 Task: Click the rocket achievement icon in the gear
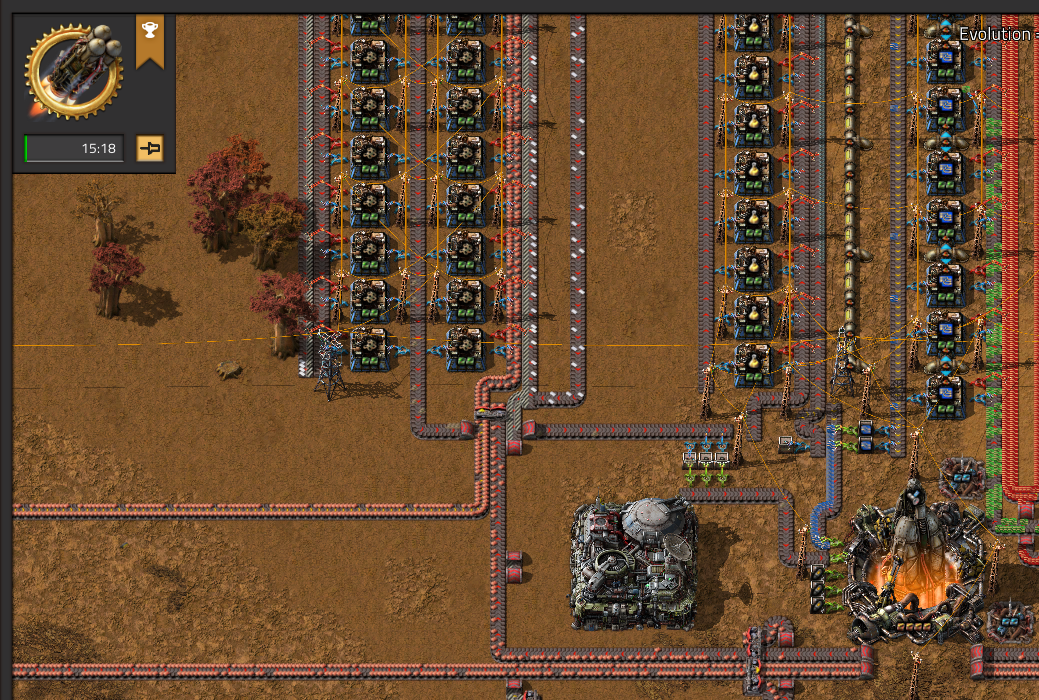tap(74, 67)
